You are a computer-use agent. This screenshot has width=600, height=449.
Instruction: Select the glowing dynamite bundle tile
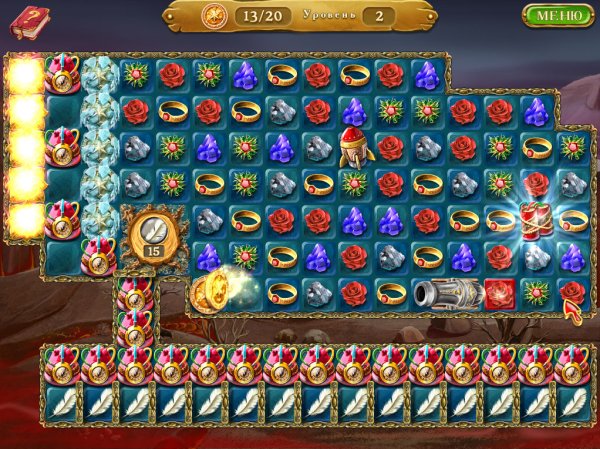tap(535, 219)
